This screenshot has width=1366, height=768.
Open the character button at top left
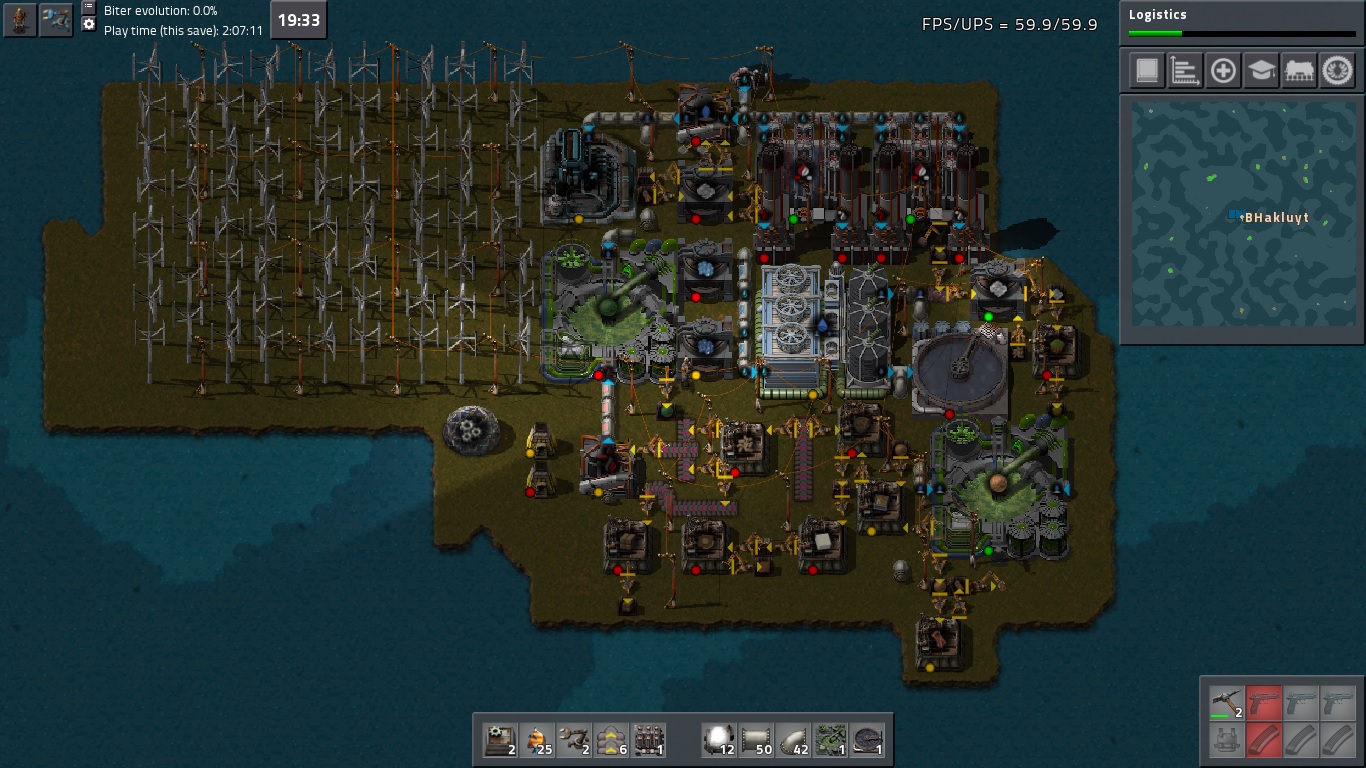pyautogui.click(x=20, y=19)
